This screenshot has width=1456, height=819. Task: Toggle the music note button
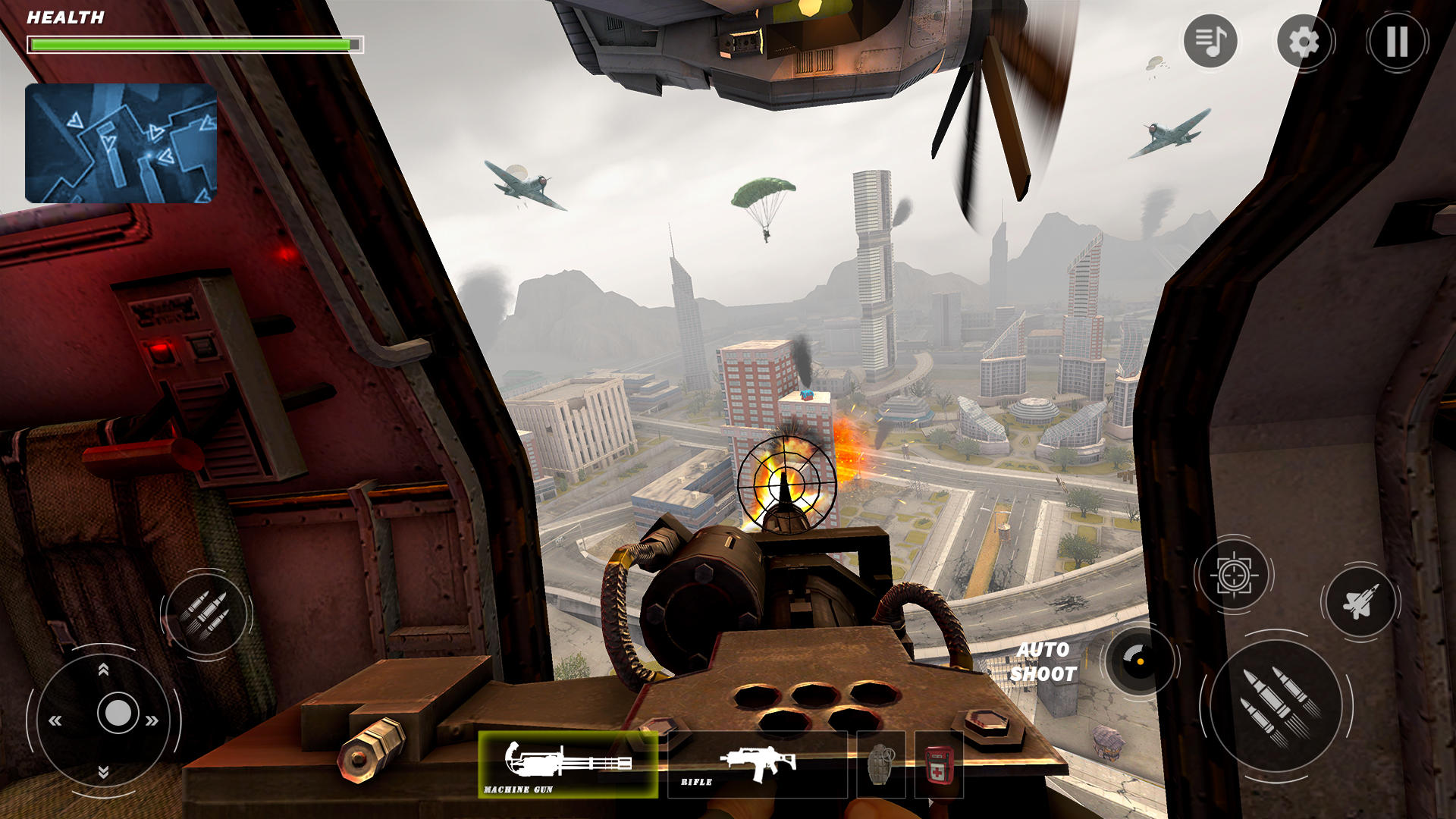[x=1210, y=41]
